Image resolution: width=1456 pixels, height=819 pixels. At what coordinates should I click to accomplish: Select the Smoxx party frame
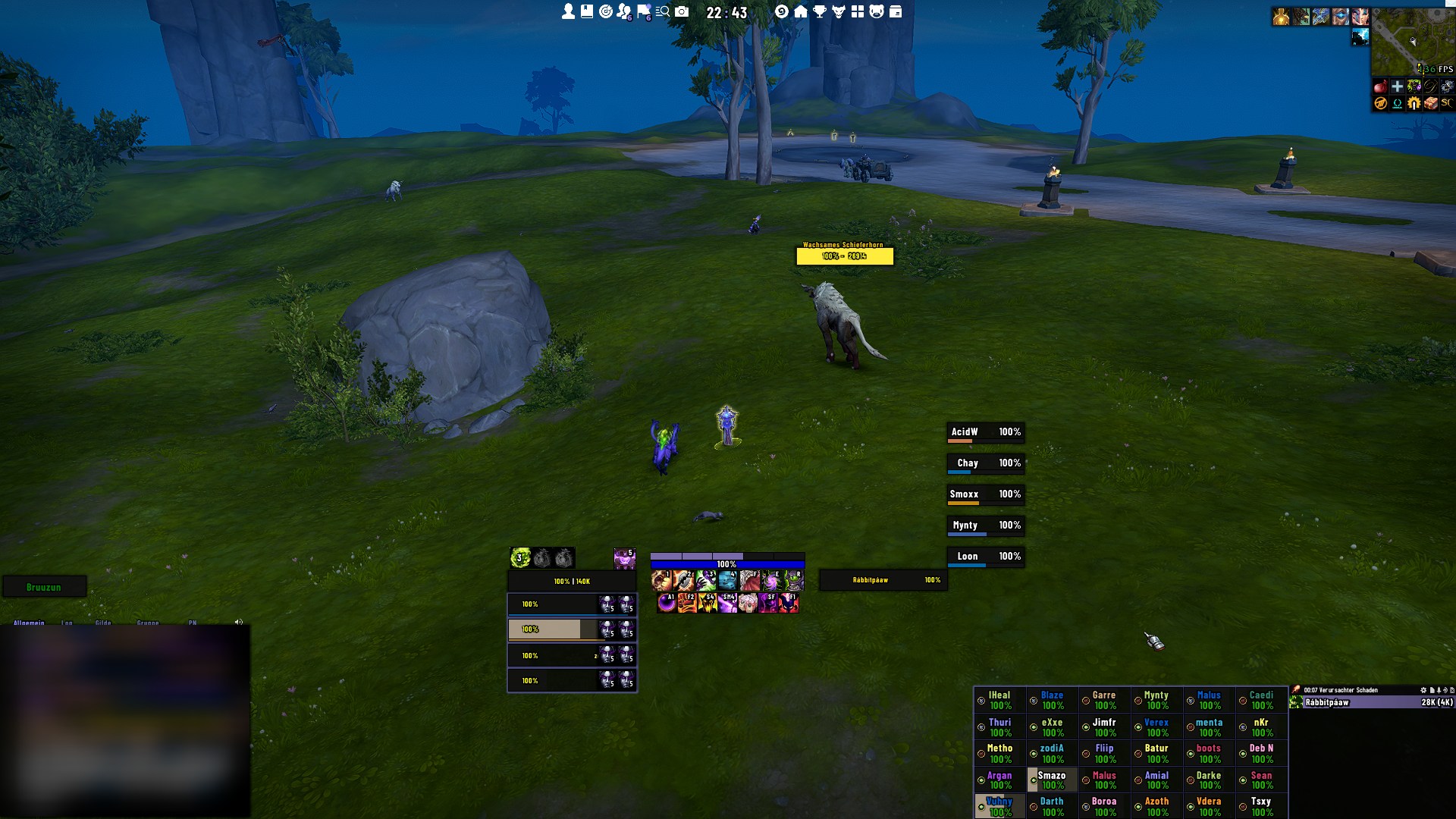click(985, 494)
